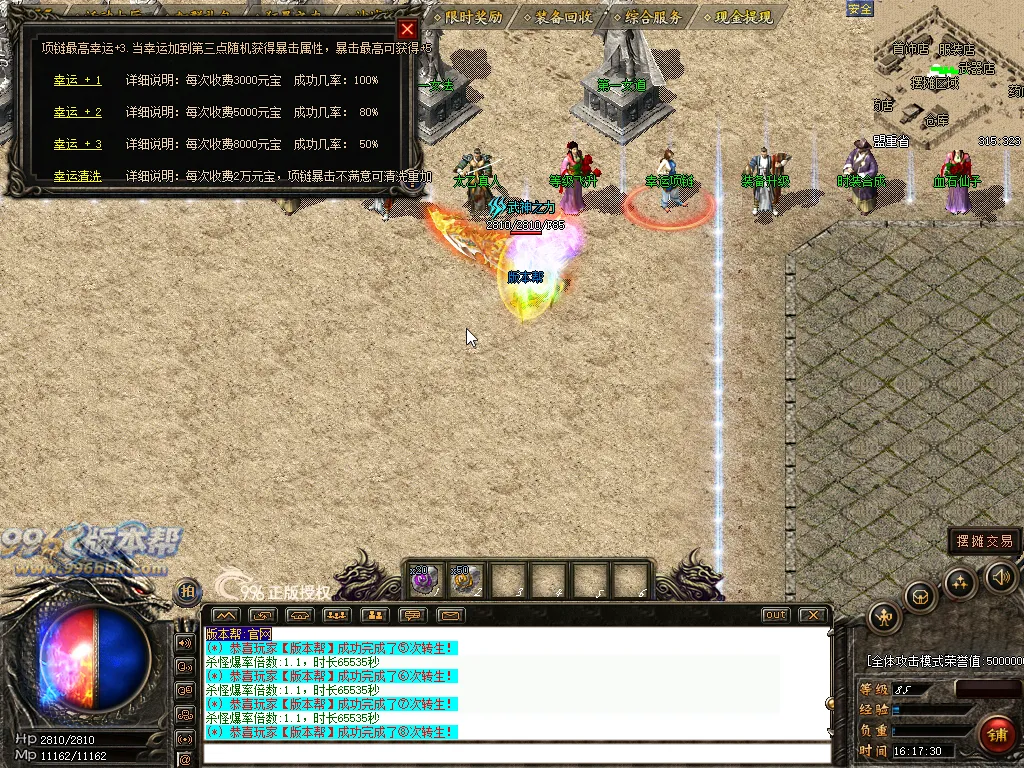Click the round 拍 auction button
This screenshot has width=1024, height=768.
(x=187, y=592)
